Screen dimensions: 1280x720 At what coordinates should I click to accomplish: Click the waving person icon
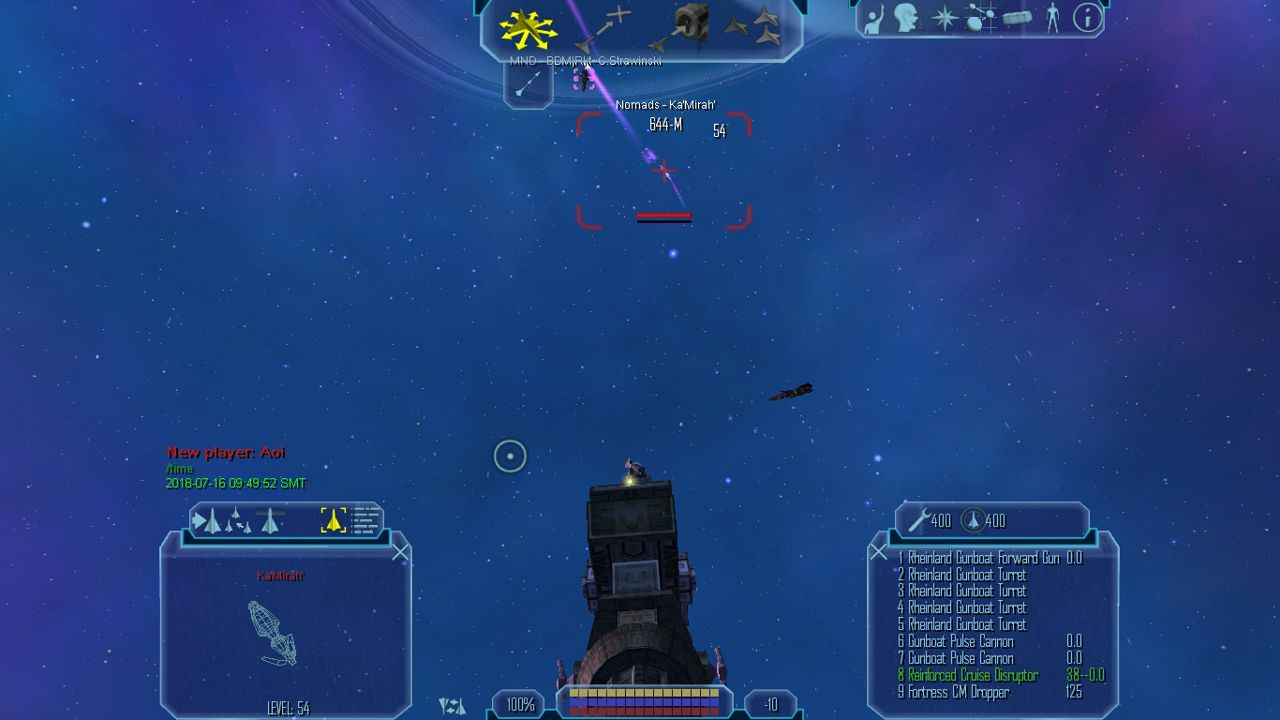873,18
